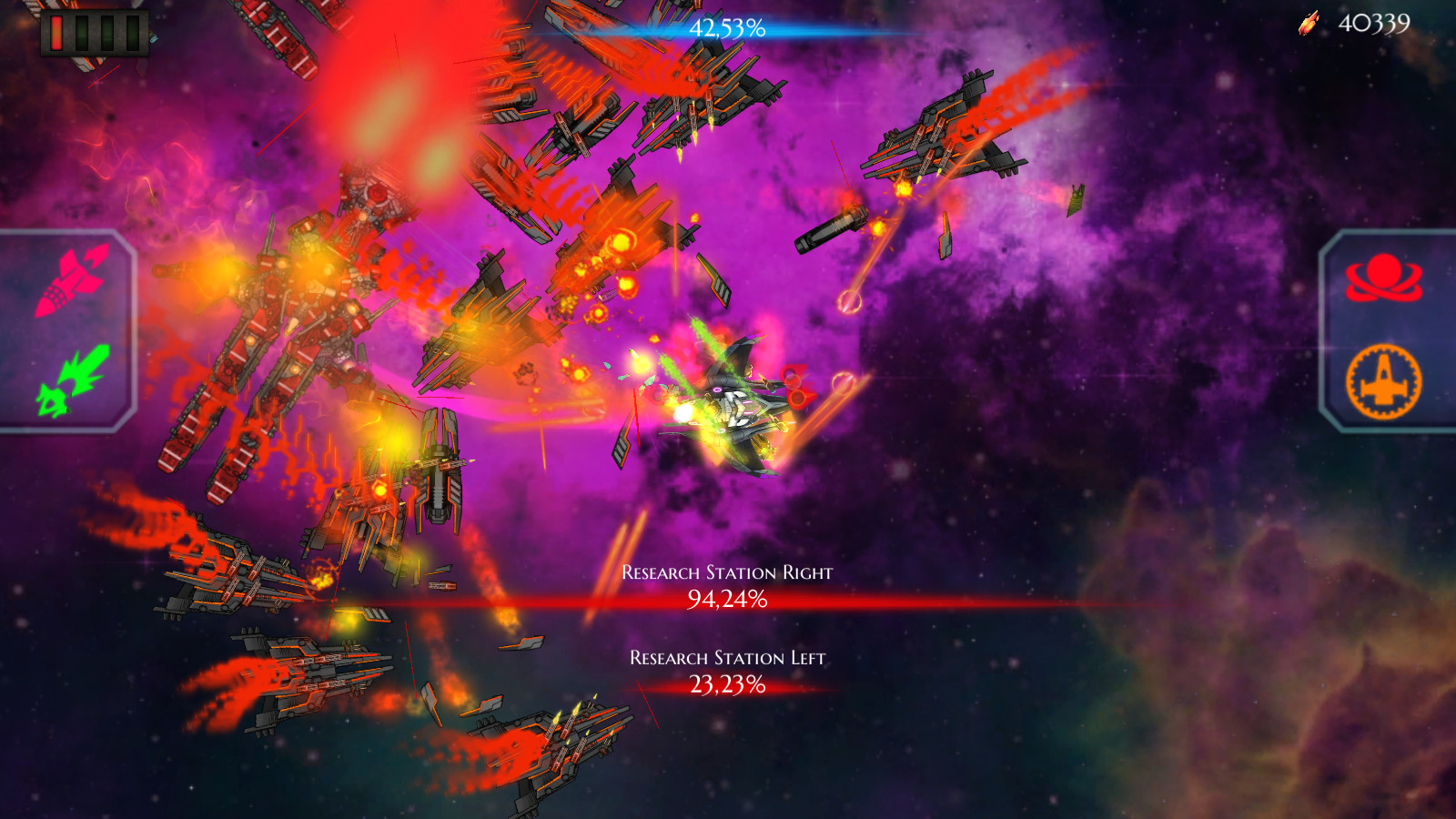Click the 94,24% health readout
The height and width of the screenshot is (819, 1456).
tap(728, 601)
